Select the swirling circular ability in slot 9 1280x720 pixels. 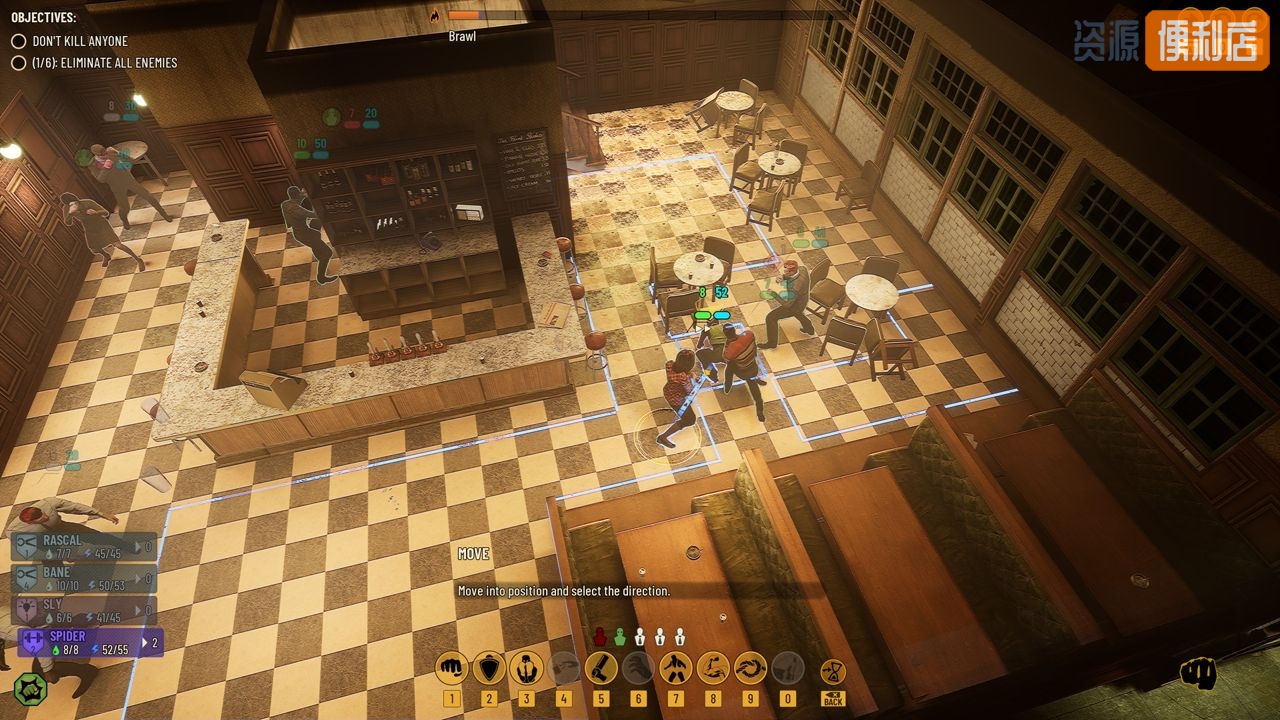coord(750,667)
